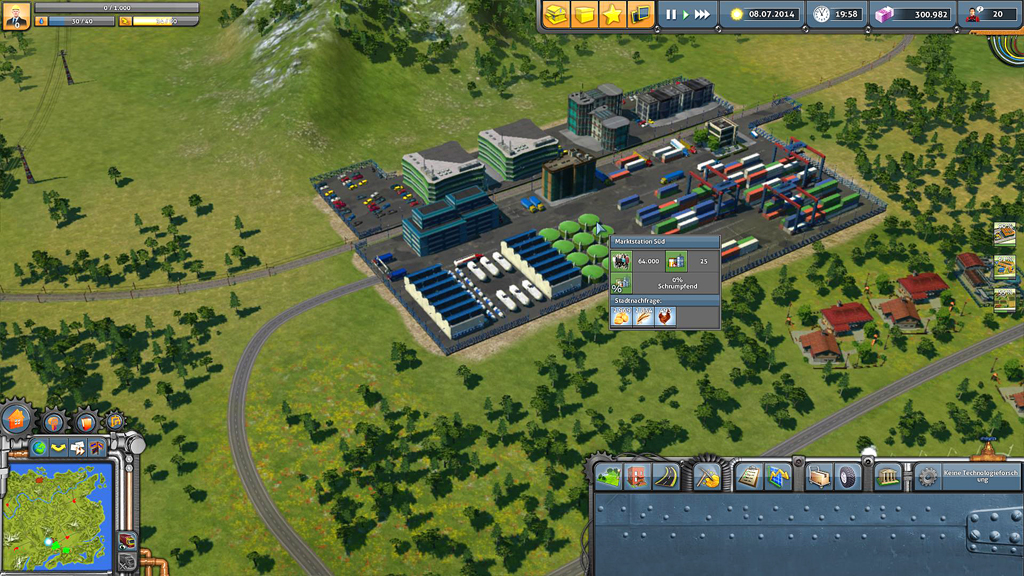The image size is (1024, 576).
Task: Open the red building construction menu
Action: [637, 477]
